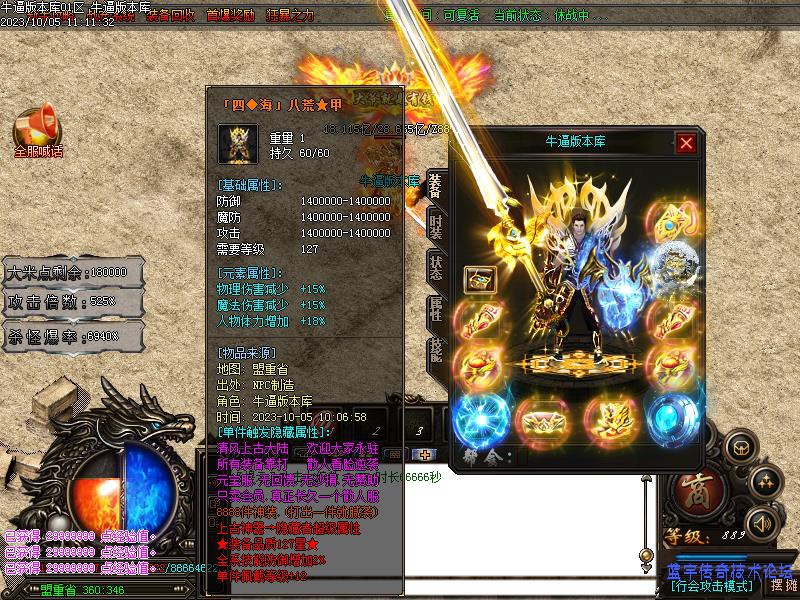
Task: Open the 状态 status tab
Action: click(436, 268)
